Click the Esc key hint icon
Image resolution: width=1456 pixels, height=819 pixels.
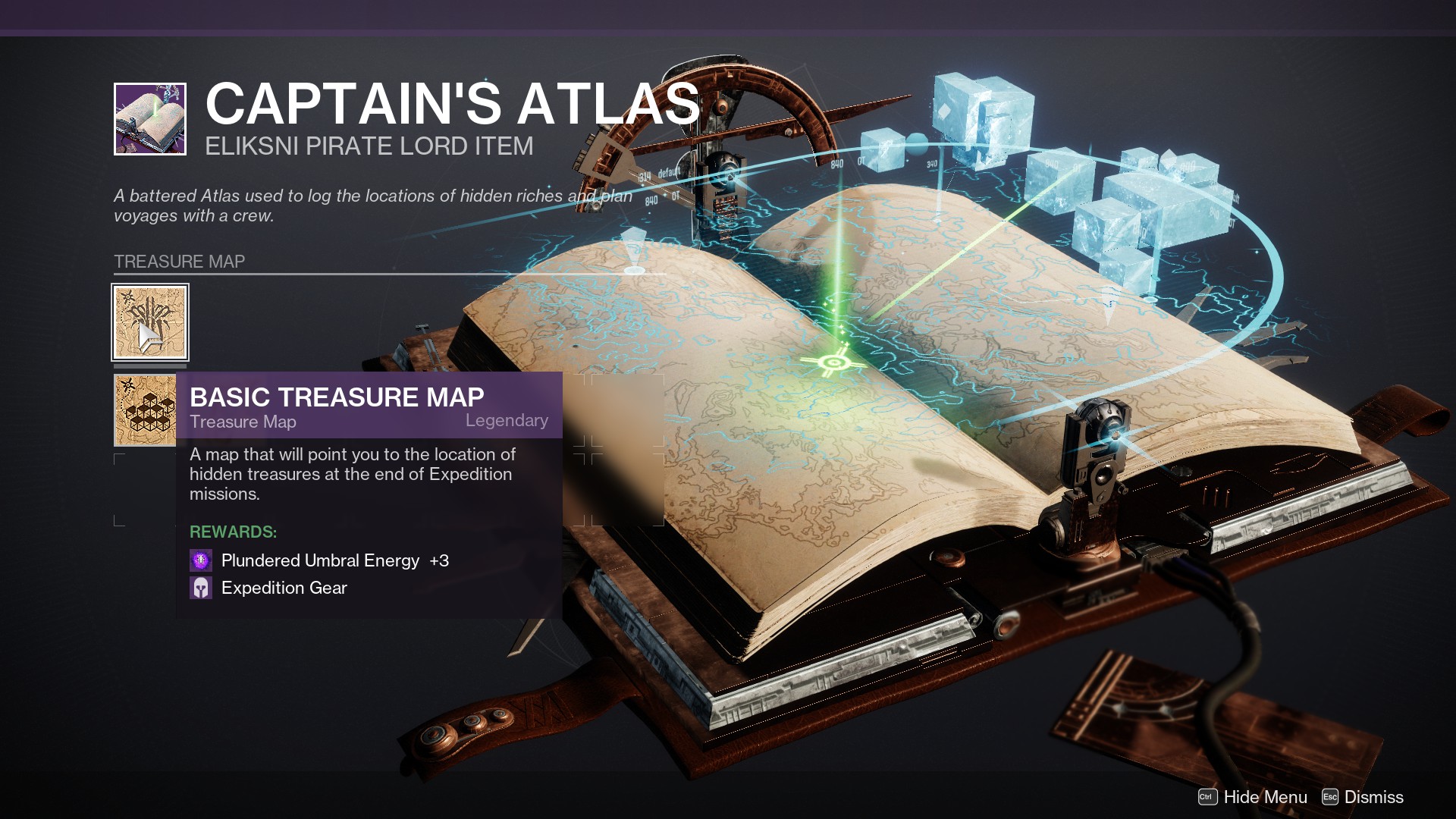coord(1329,797)
